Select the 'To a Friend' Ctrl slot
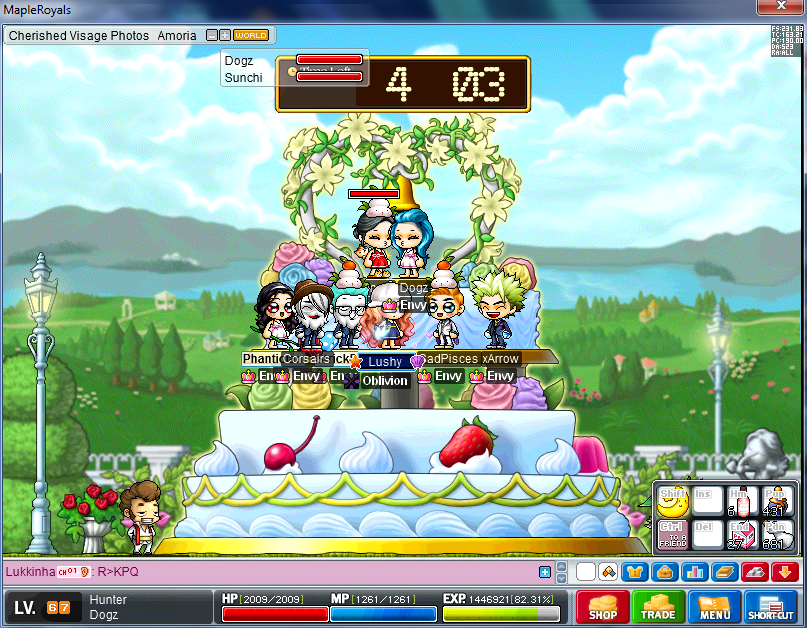The height and width of the screenshot is (628, 807). tap(671, 536)
